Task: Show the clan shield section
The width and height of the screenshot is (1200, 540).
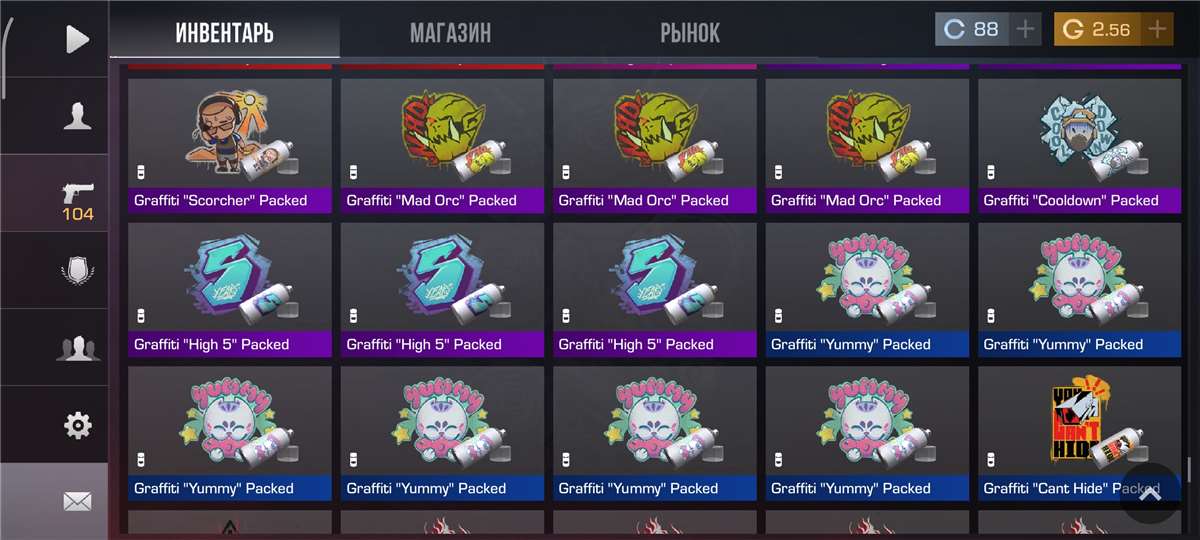Action: (77, 271)
